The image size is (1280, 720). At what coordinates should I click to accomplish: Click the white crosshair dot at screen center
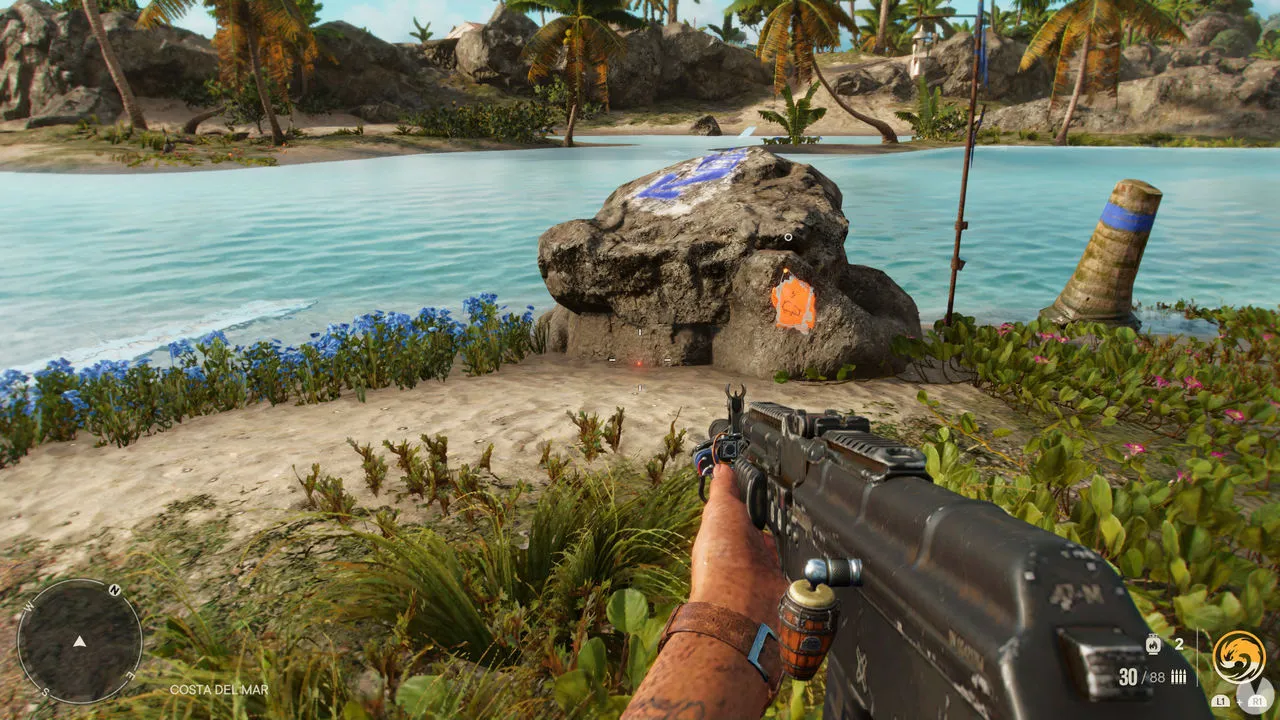(640, 360)
